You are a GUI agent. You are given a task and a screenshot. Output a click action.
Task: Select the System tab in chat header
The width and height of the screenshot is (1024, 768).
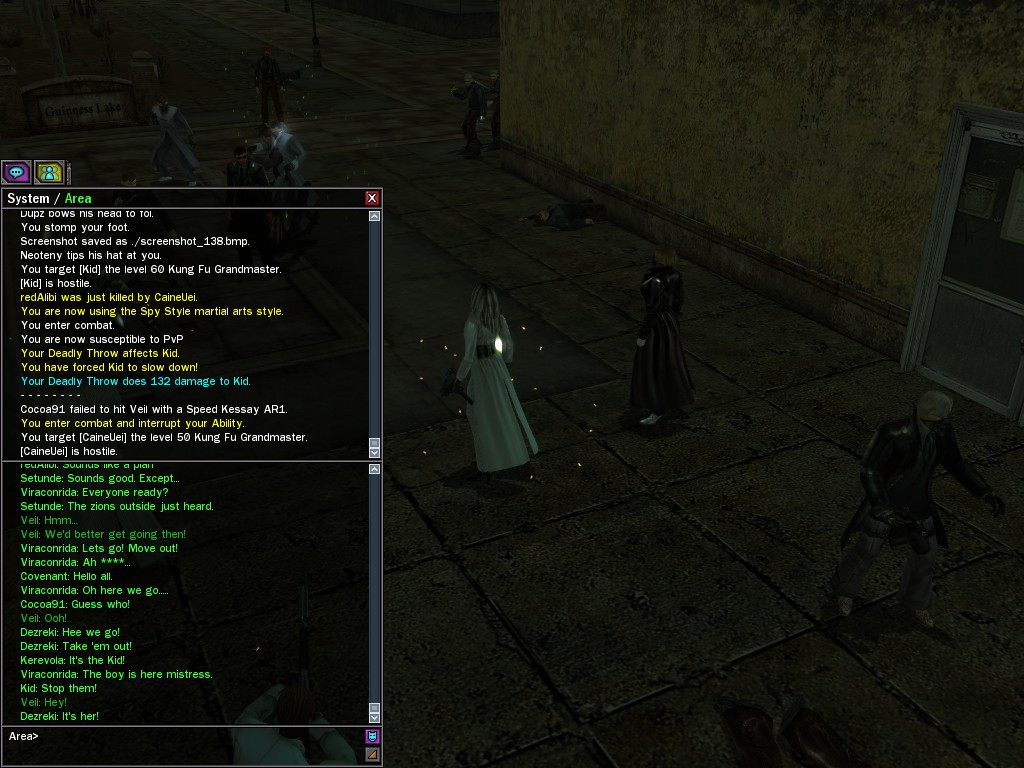pos(28,198)
